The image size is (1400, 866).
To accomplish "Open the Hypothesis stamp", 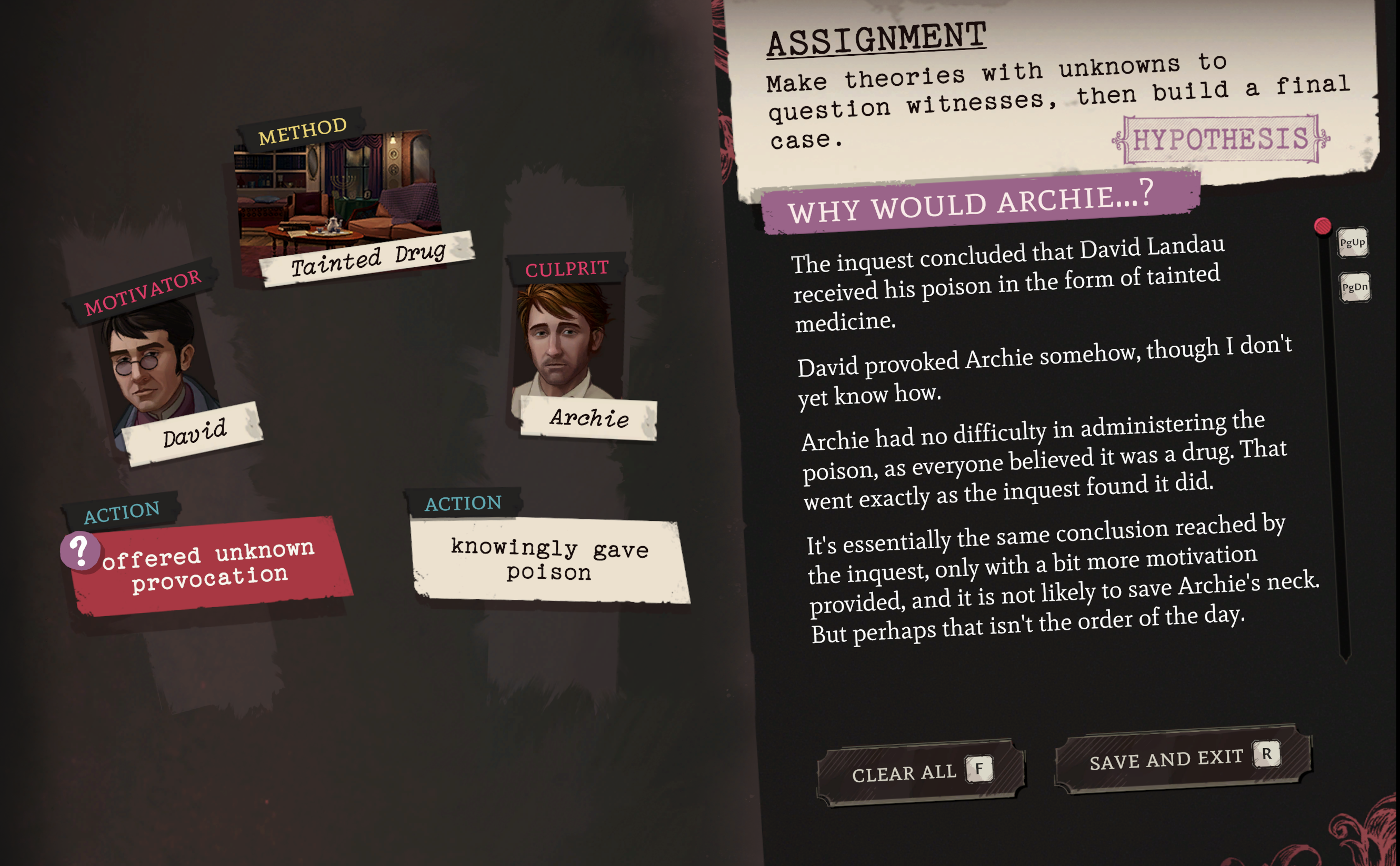I will click(1220, 139).
